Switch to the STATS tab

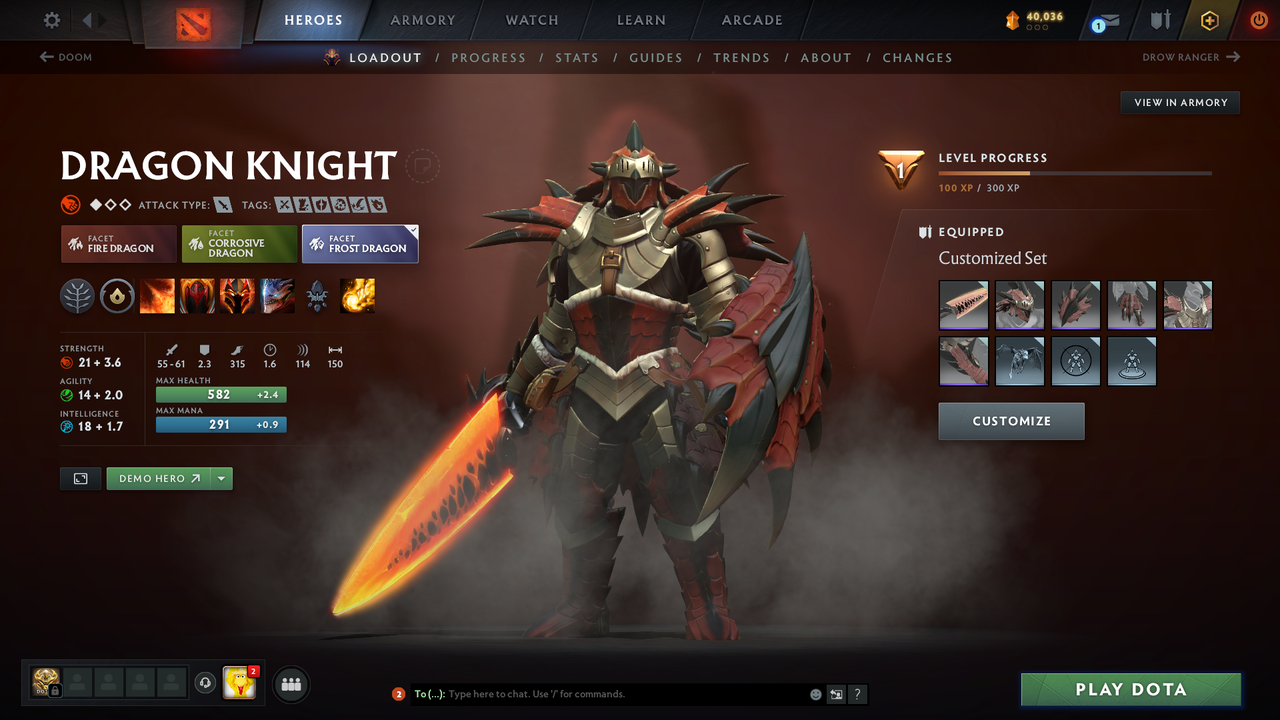tap(577, 57)
